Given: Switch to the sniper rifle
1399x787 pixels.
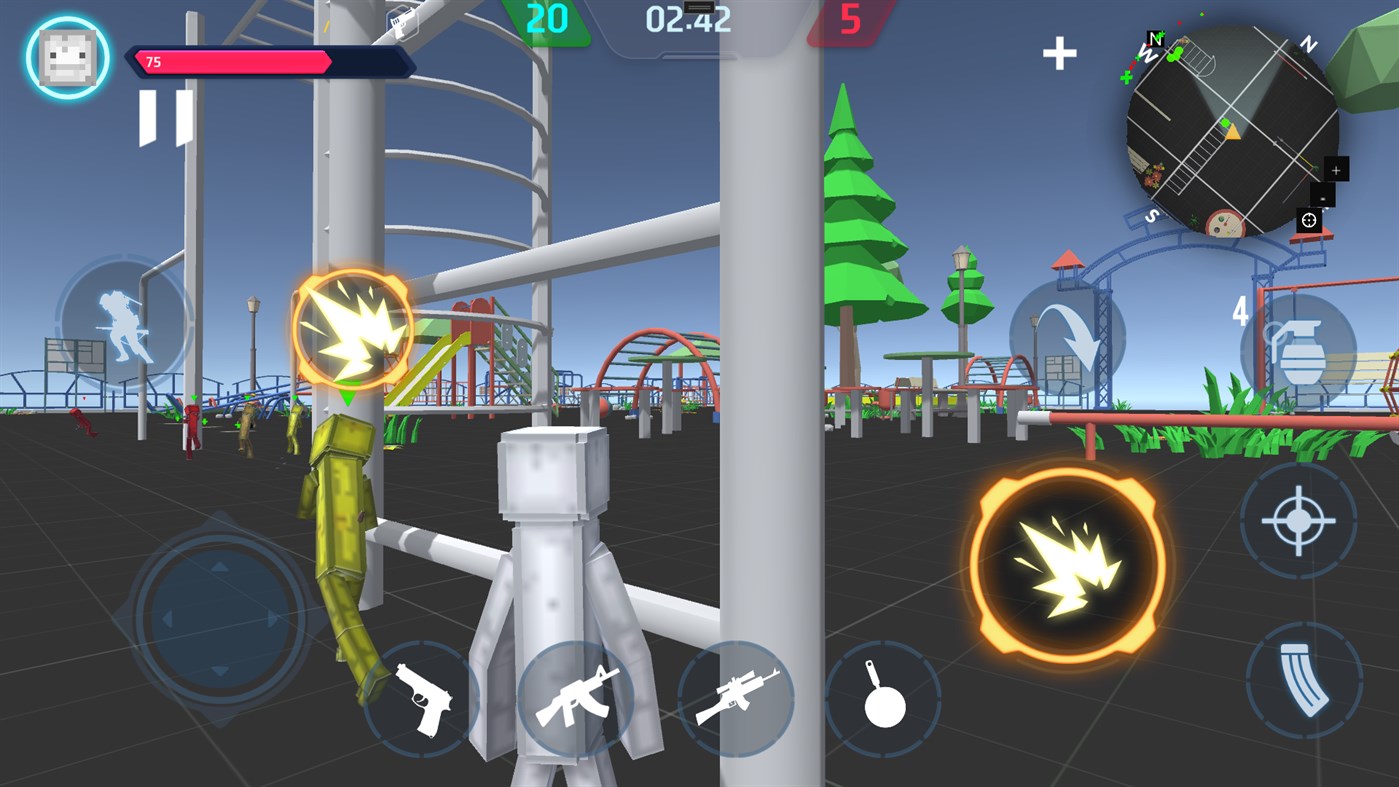Looking at the screenshot, I should tap(737, 696).
